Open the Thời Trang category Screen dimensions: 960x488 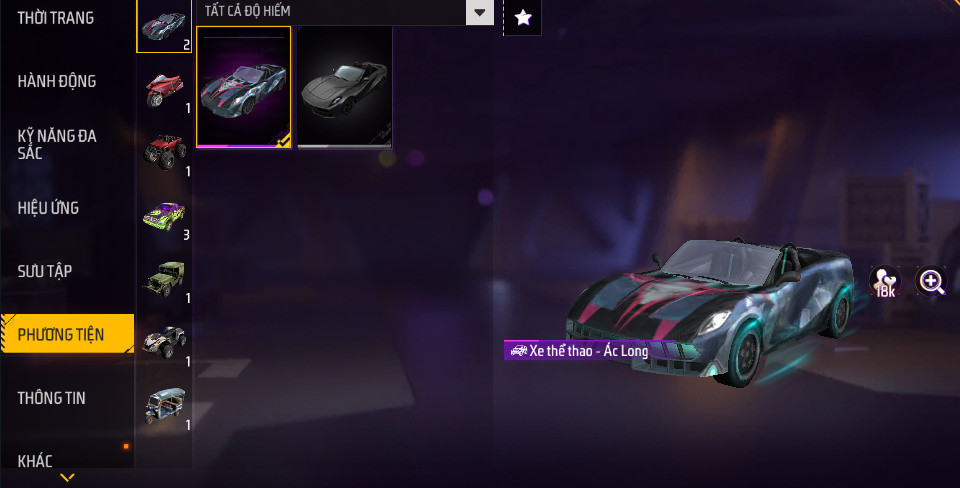pyautogui.click(x=56, y=18)
